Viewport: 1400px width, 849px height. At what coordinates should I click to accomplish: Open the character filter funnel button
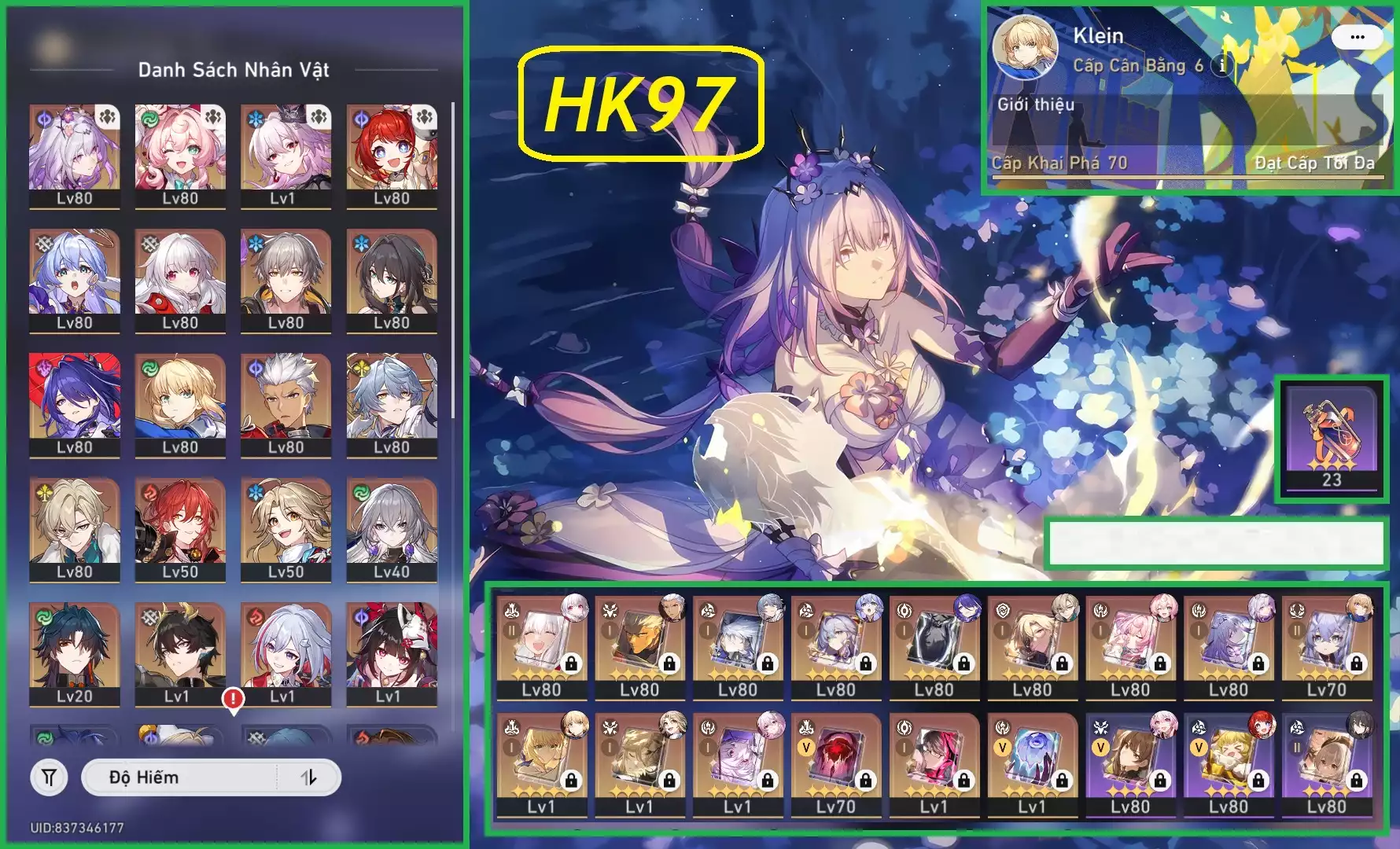pos(49,777)
